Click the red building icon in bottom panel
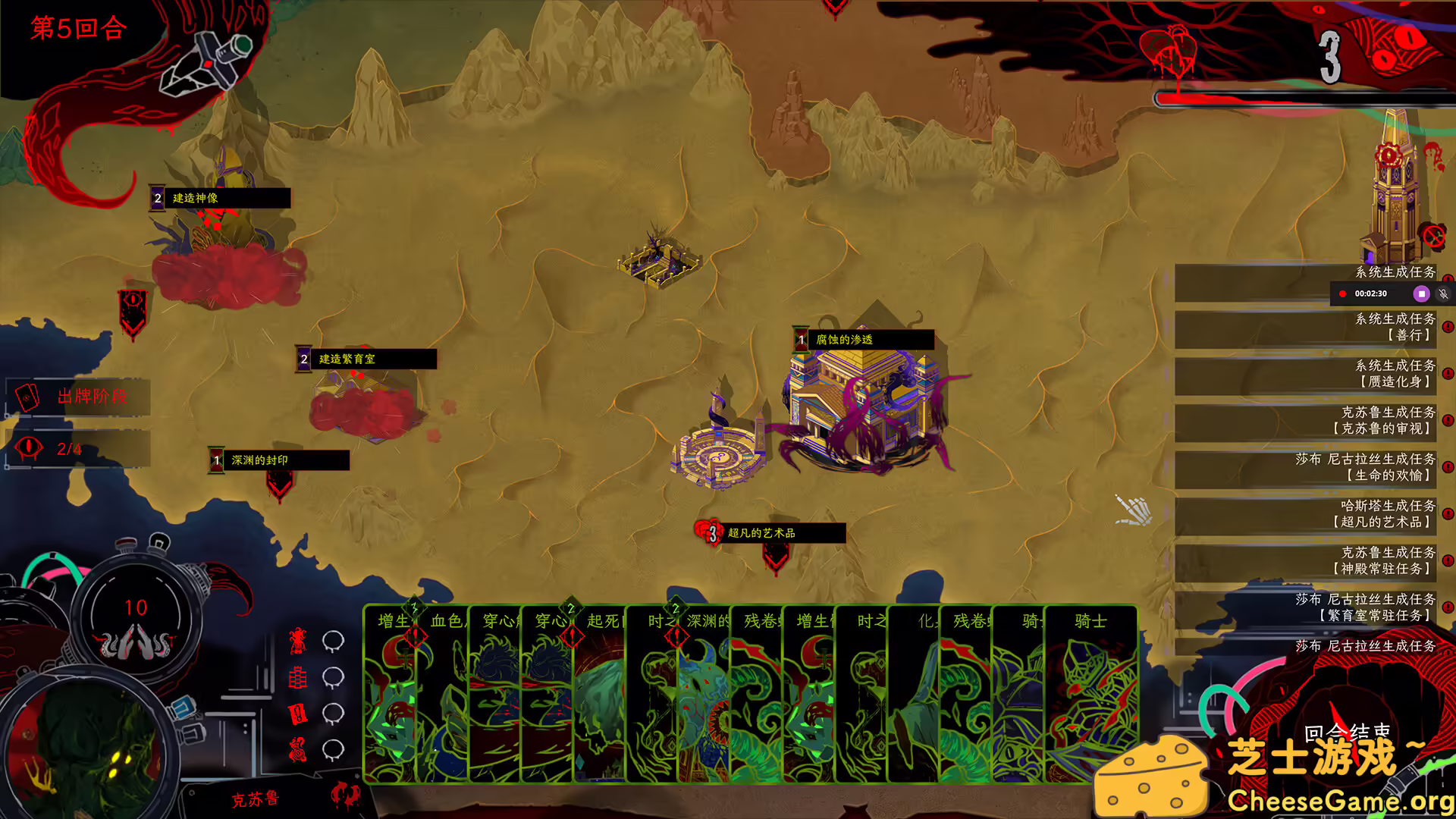 (298, 677)
